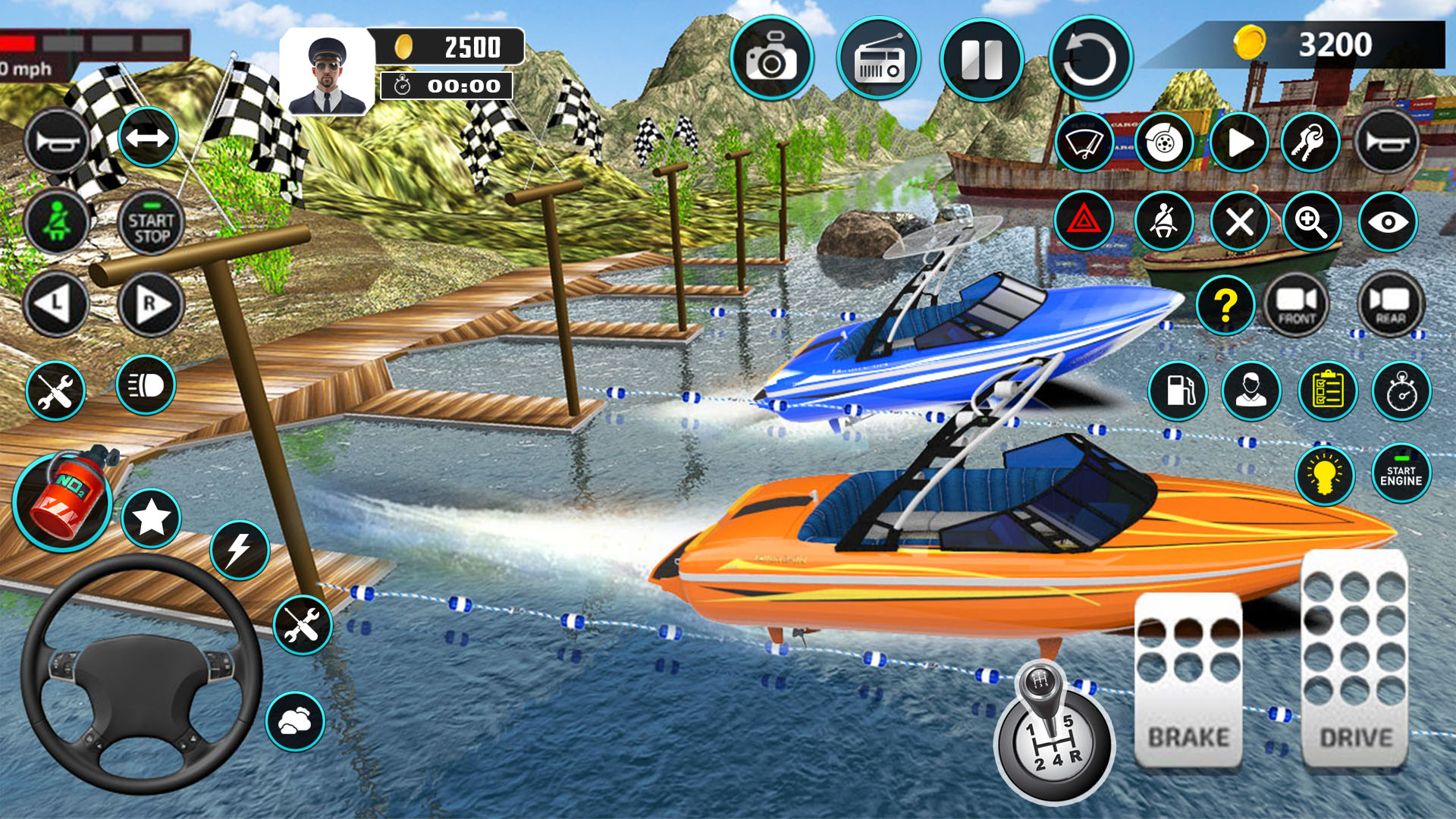Apply the handbrake disc icon
The width and height of the screenshot is (1456, 819).
click(x=1163, y=143)
